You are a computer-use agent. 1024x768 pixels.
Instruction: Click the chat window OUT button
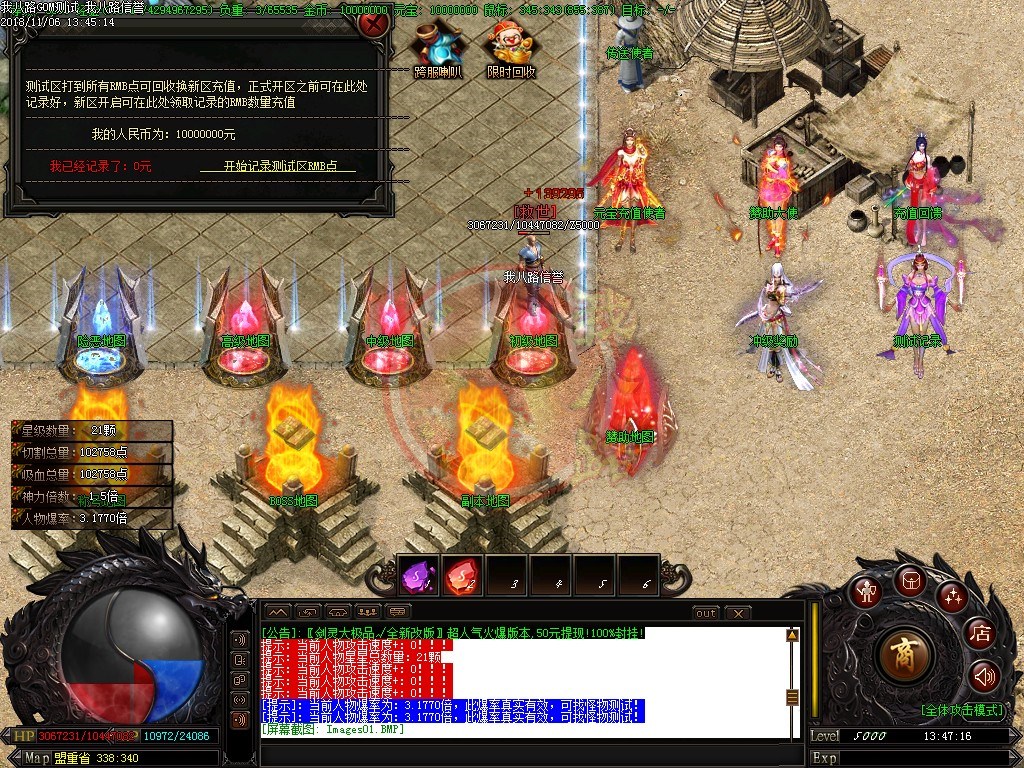pos(706,612)
